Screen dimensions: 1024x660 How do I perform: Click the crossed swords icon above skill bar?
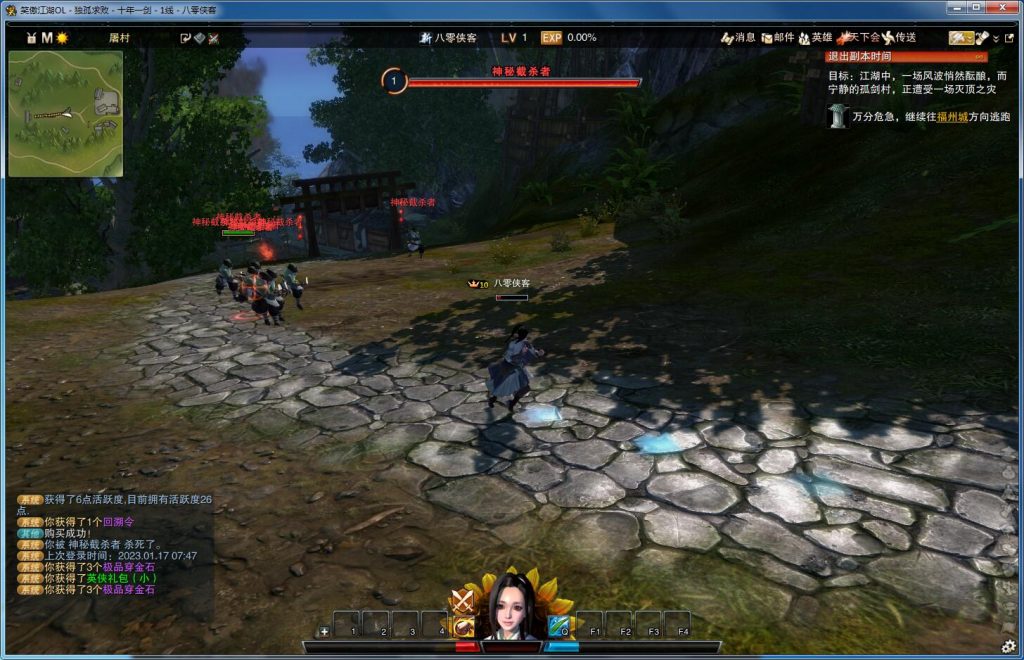point(461,600)
